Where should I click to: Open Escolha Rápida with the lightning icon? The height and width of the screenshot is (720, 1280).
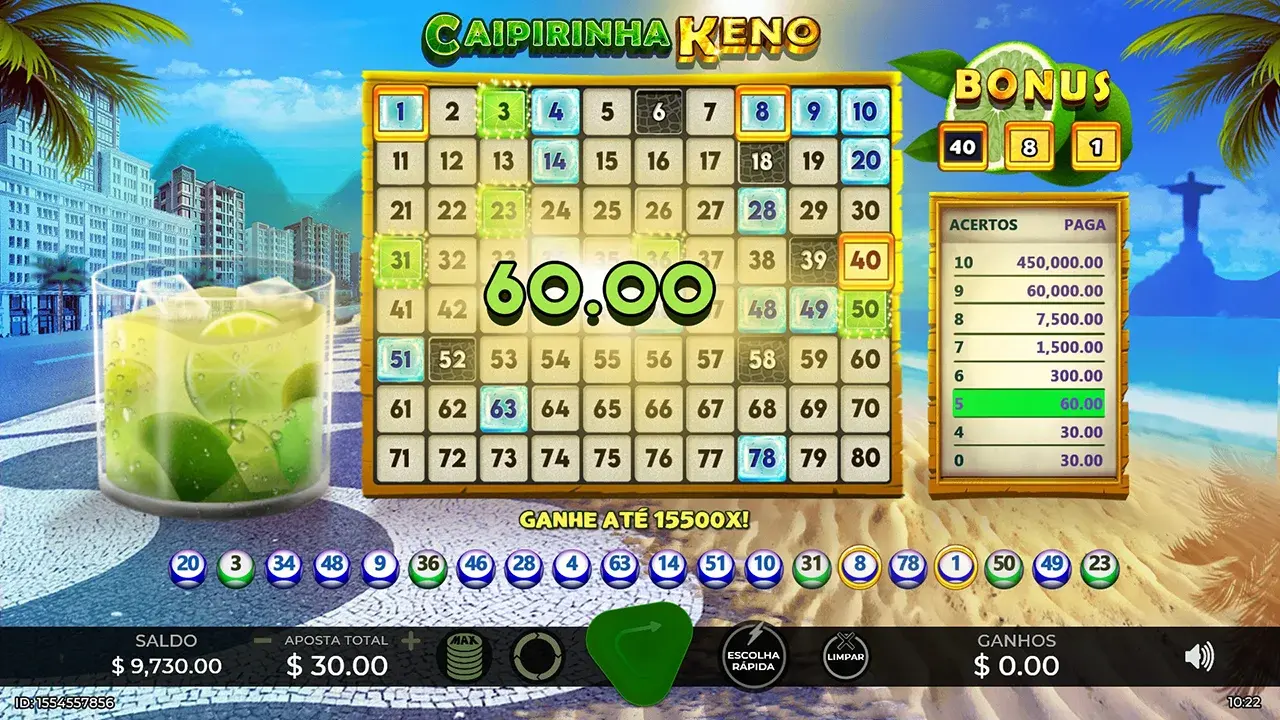click(756, 657)
